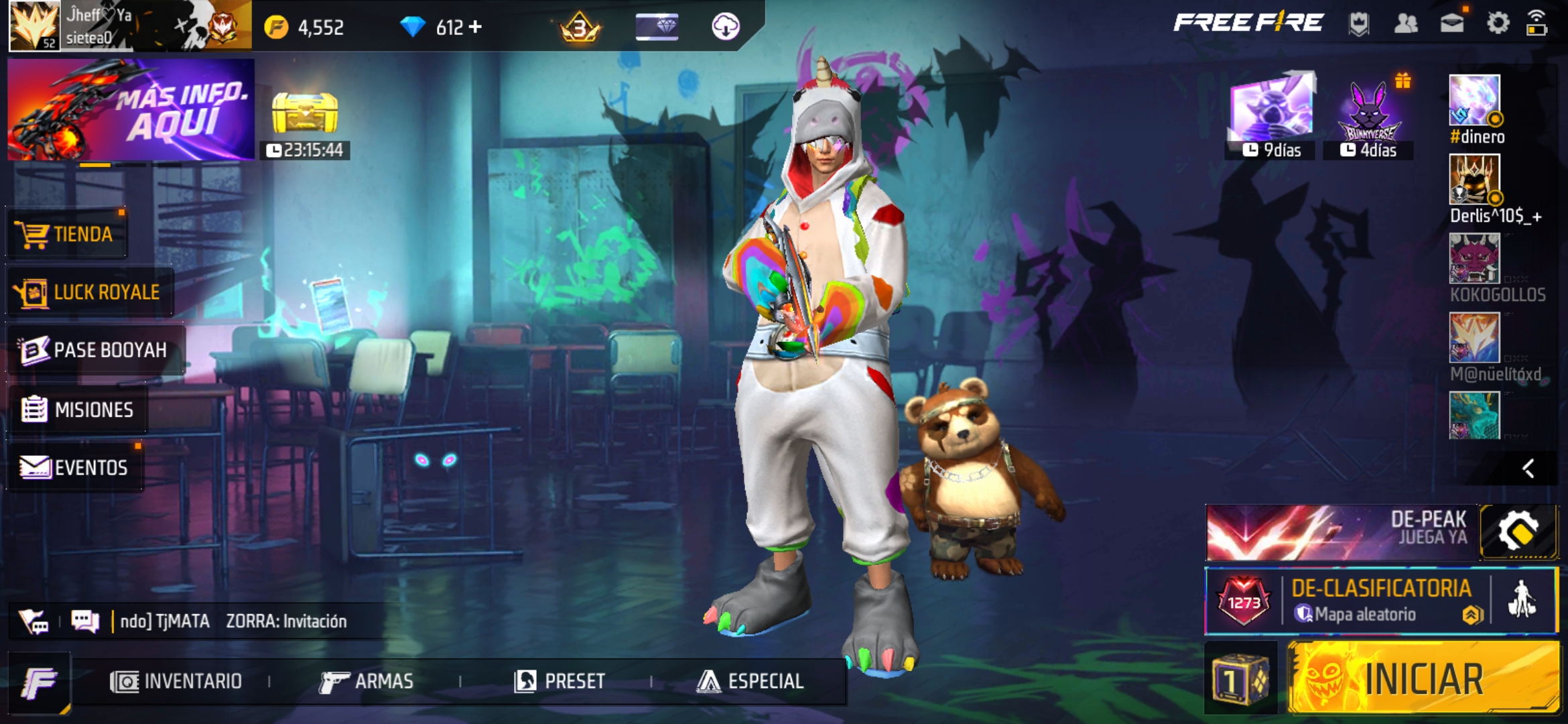Image resolution: width=1568 pixels, height=724 pixels.
Task: Select the DE-CLASIFICATORIA game mode panel
Action: tap(1380, 601)
